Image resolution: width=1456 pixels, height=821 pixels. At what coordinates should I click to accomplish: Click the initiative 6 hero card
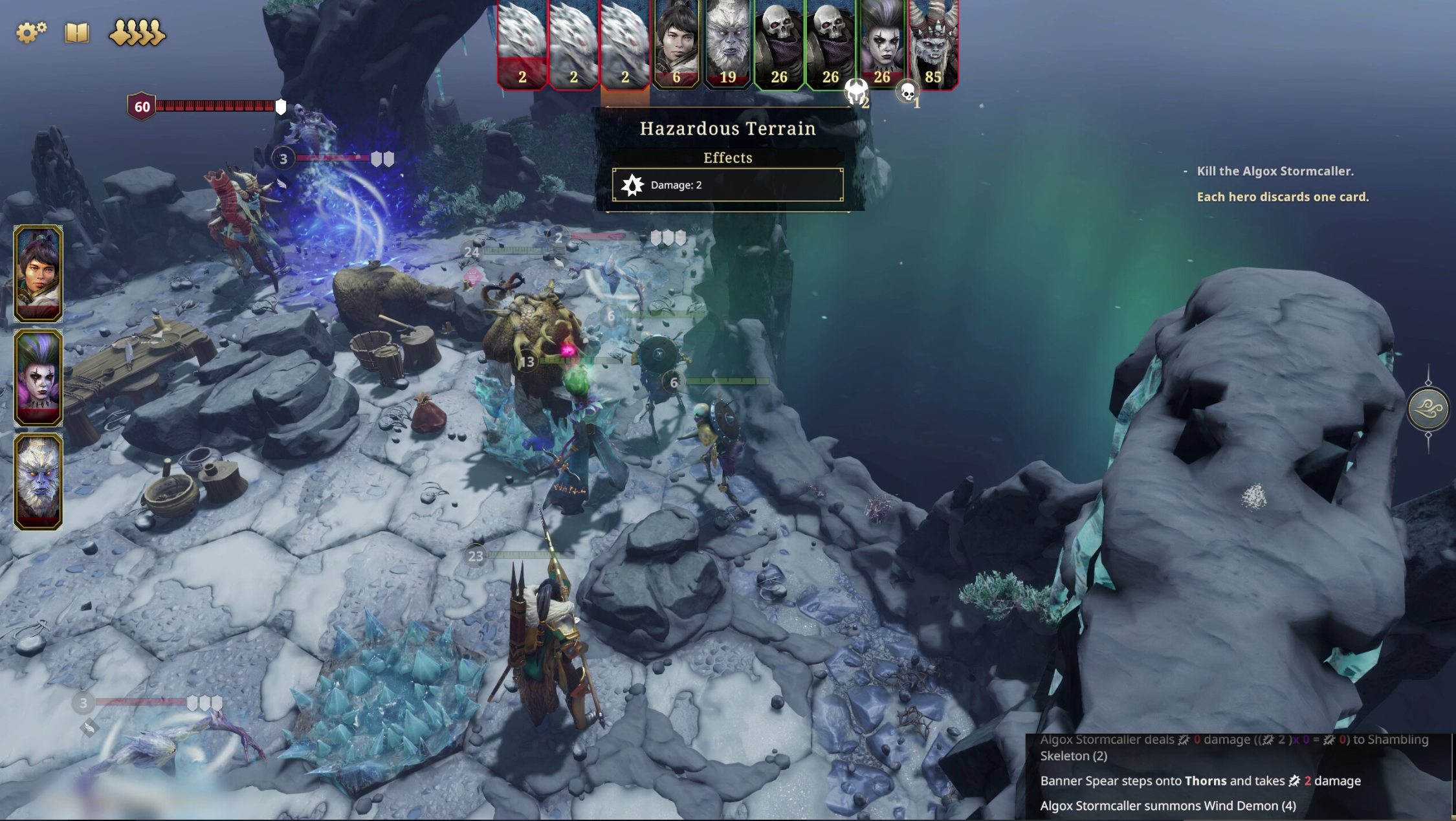[676, 44]
